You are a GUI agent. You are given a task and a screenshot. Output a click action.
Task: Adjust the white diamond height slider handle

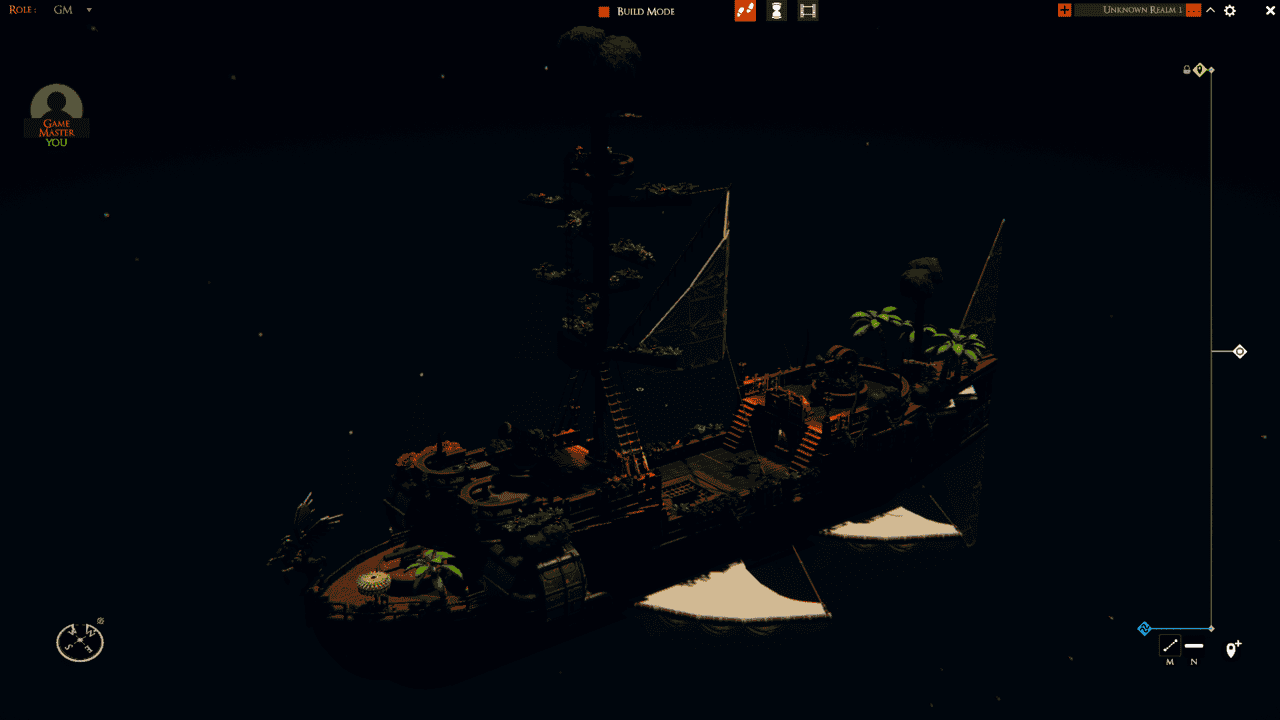(x=1240, y=351)
